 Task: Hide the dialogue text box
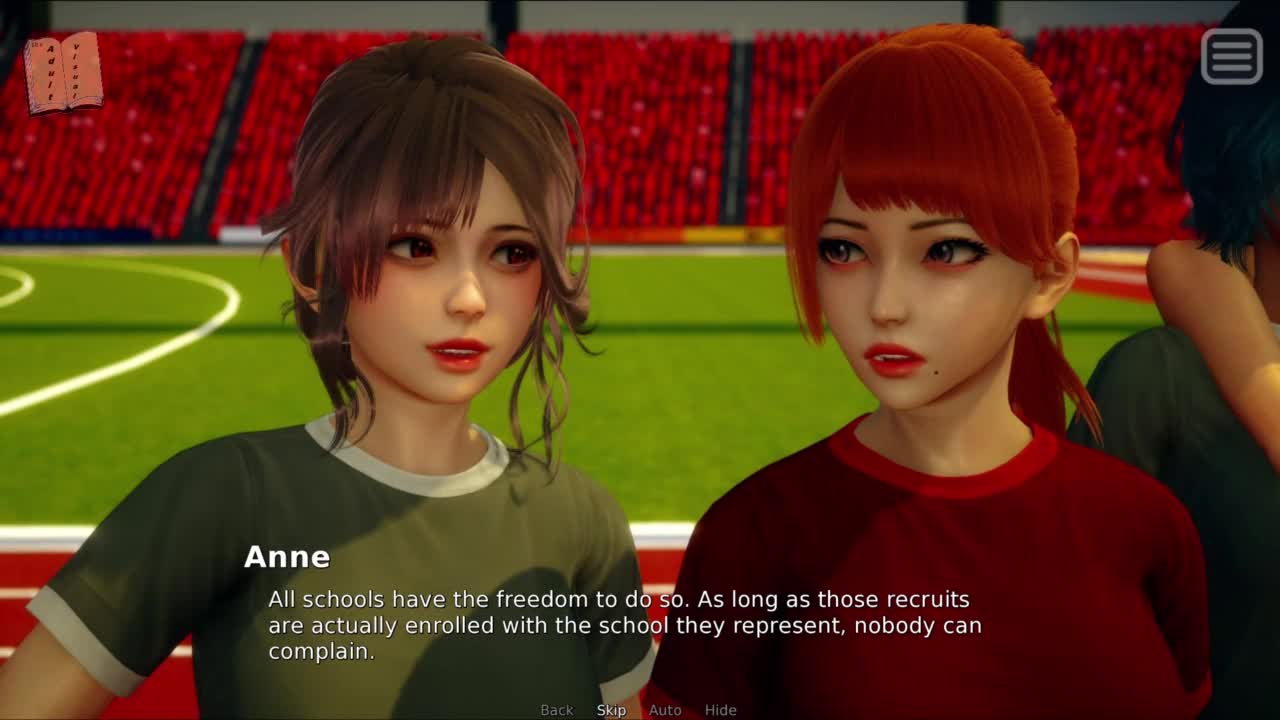pos(720,710)
